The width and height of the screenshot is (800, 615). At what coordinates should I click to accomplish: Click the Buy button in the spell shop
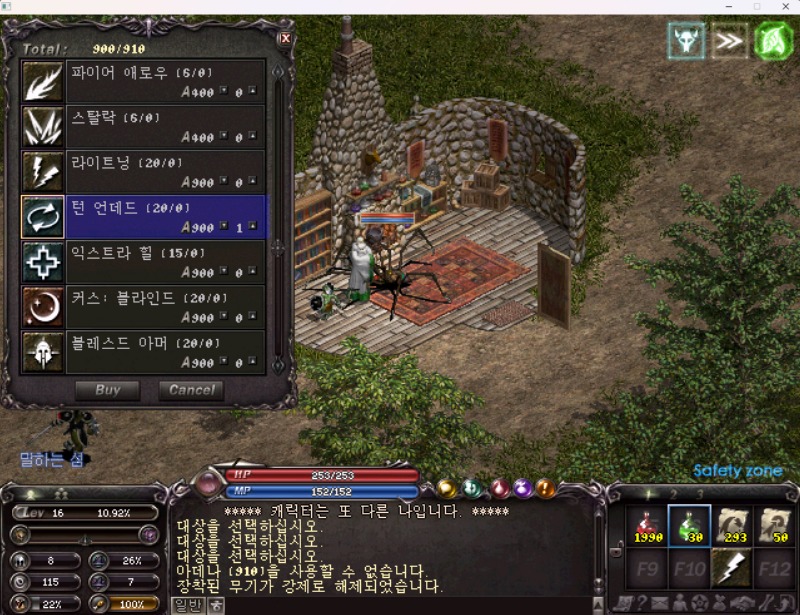coord(107,390)
